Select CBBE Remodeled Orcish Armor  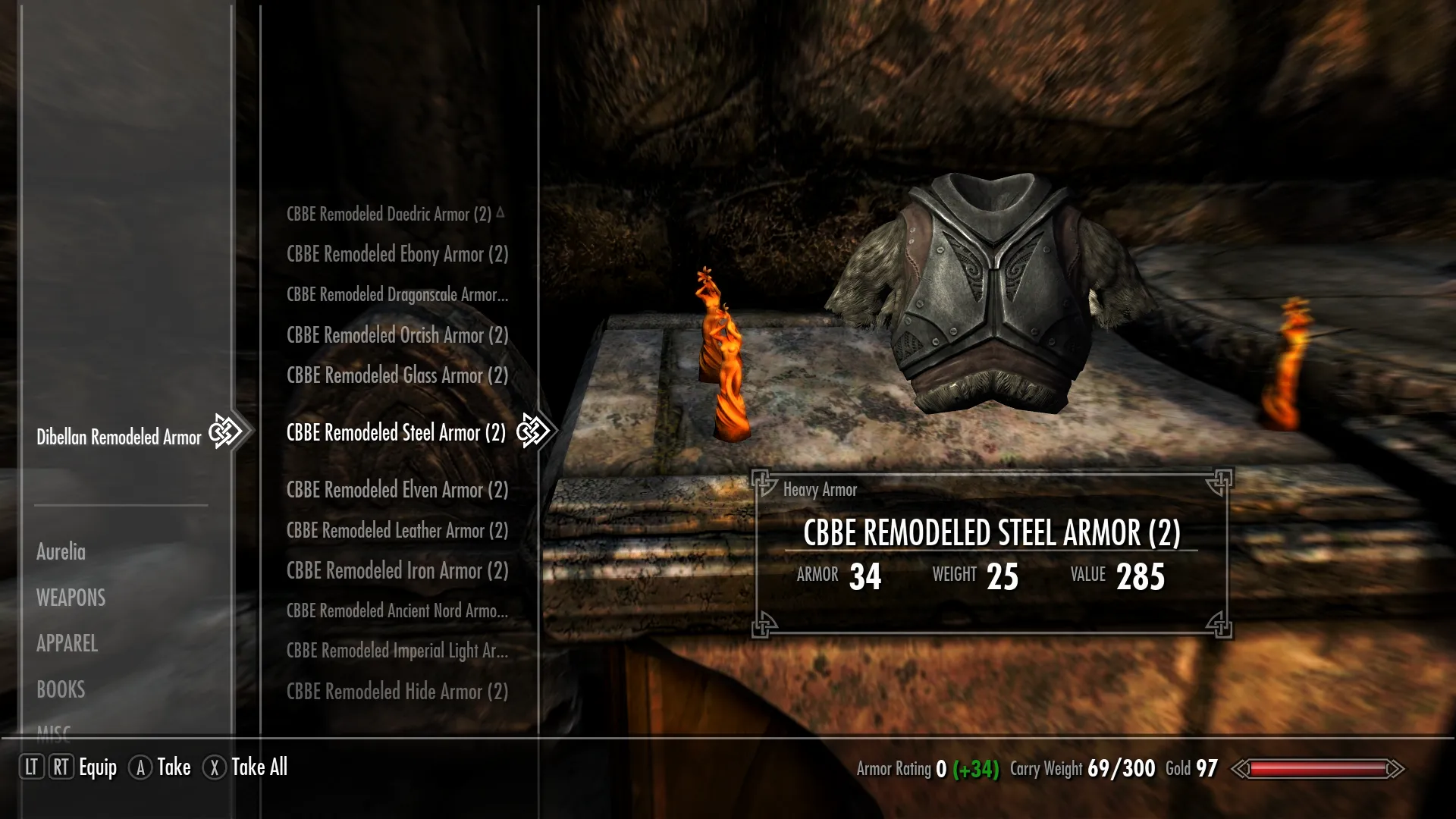click(x=397, y=335)
